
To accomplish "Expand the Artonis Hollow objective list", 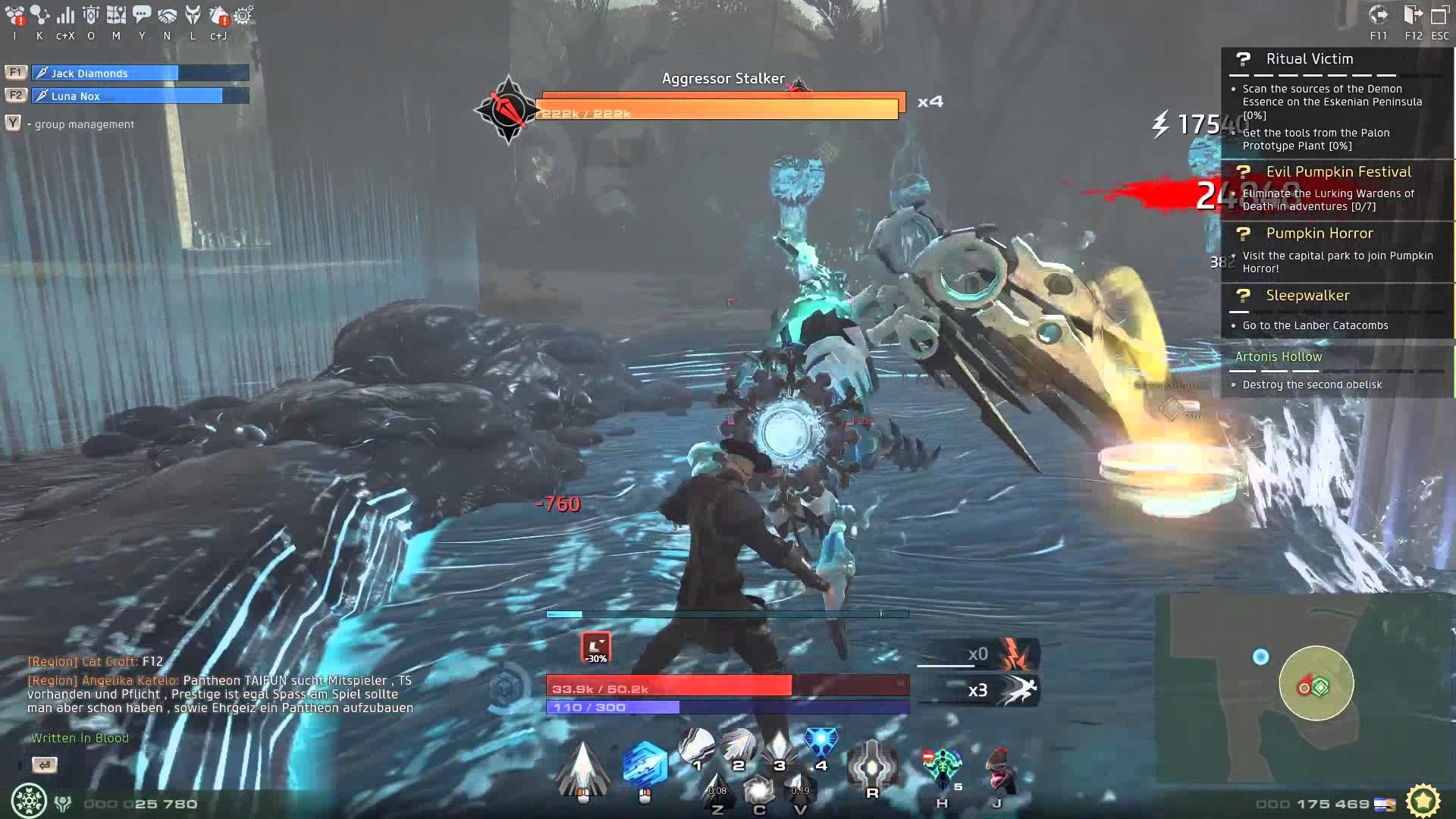I will click(x=1280, y=356).
